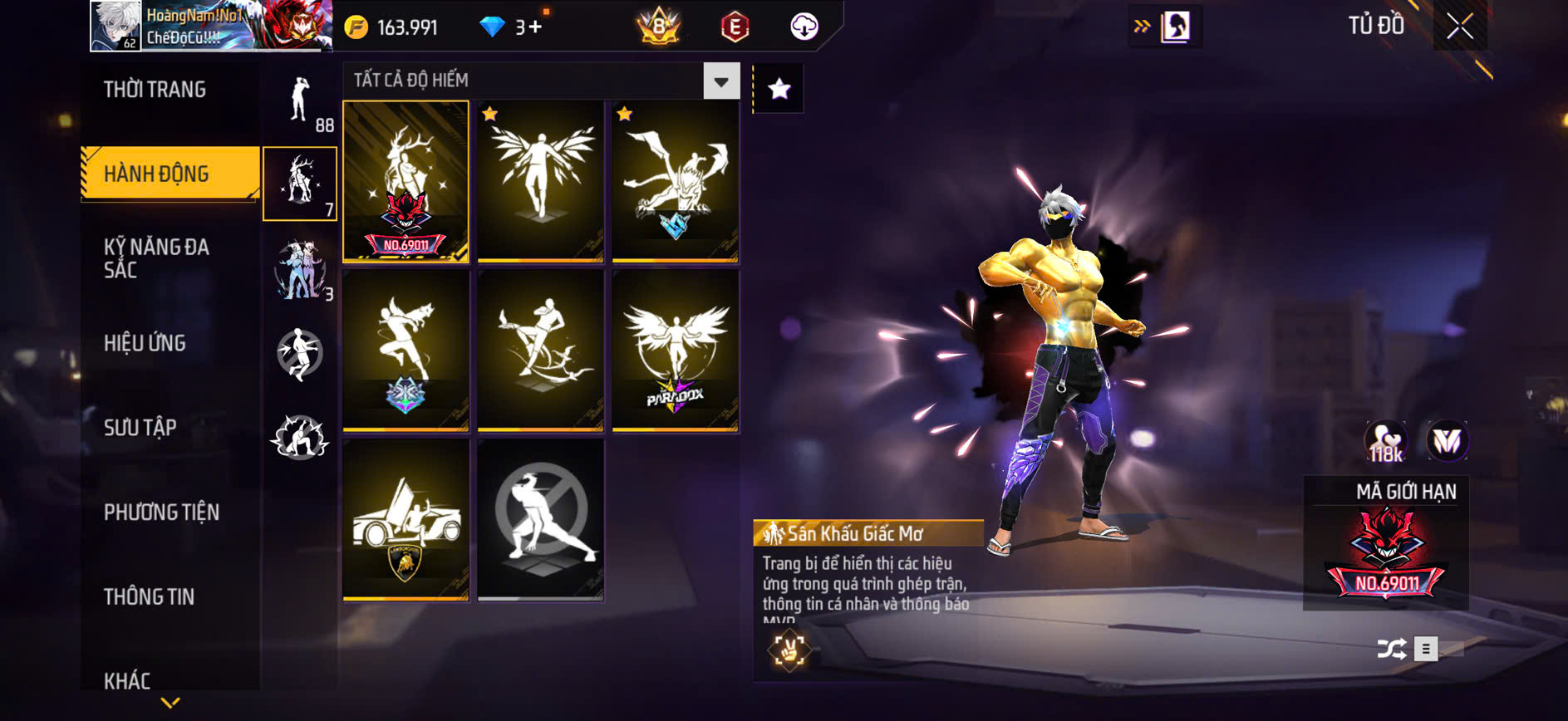Open the TẤT CẢ ĐỘ HIẾM rarity dropdown
This screenshot has height=721, width=1568.
point(536,81)
